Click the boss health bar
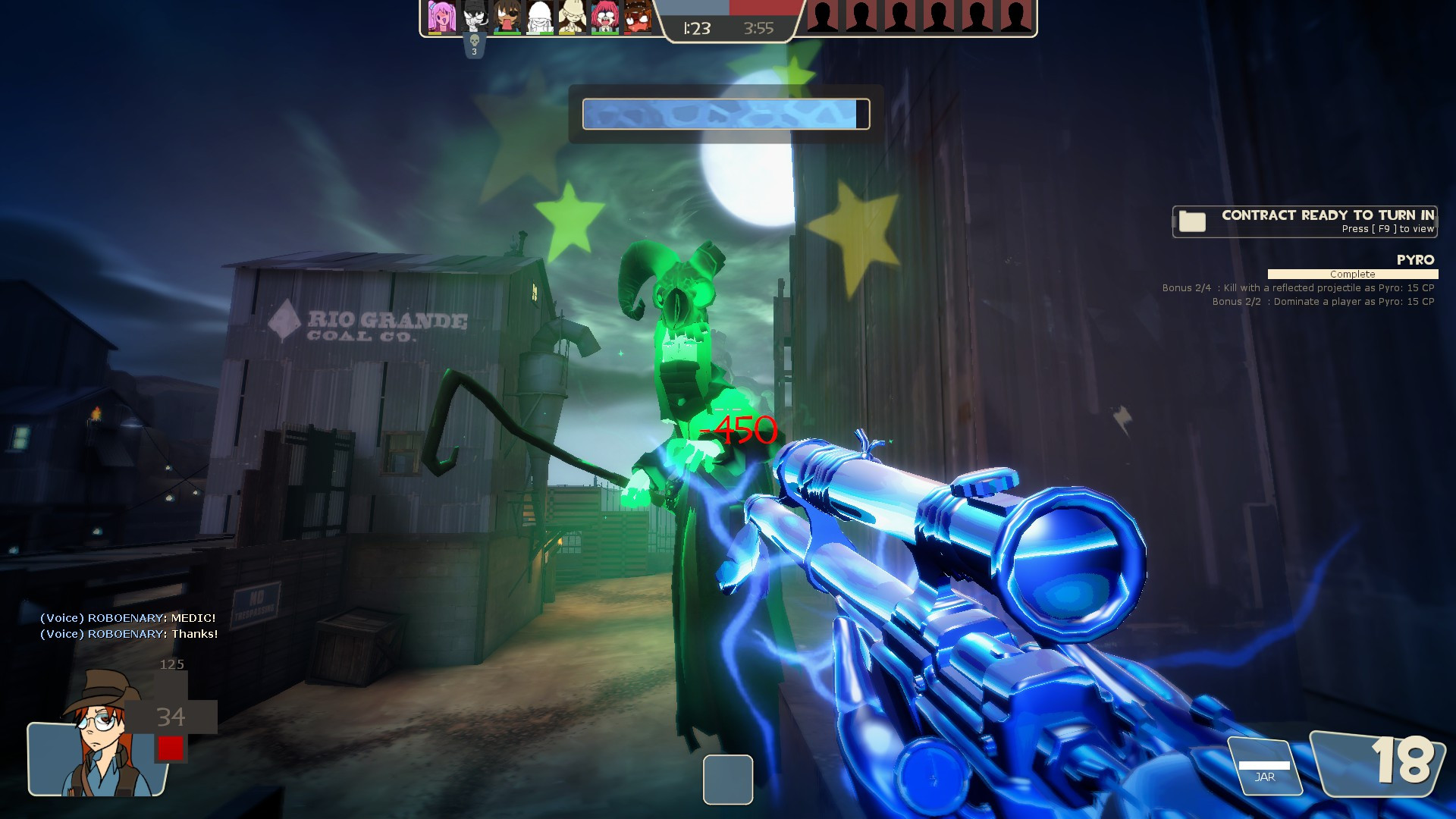 [x=726, y=115]
